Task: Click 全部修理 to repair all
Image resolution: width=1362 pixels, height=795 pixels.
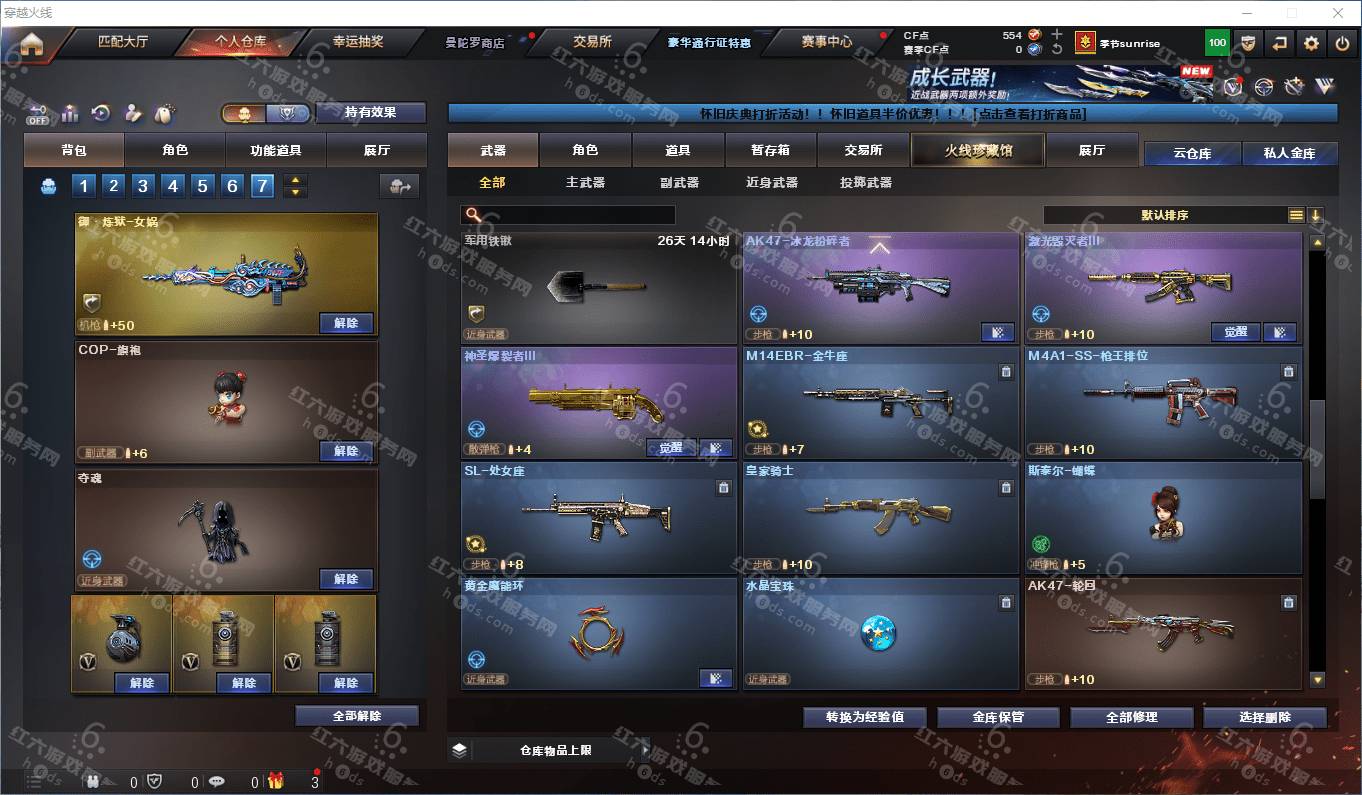Action: pyautogui.click(x=1131, y=717)
